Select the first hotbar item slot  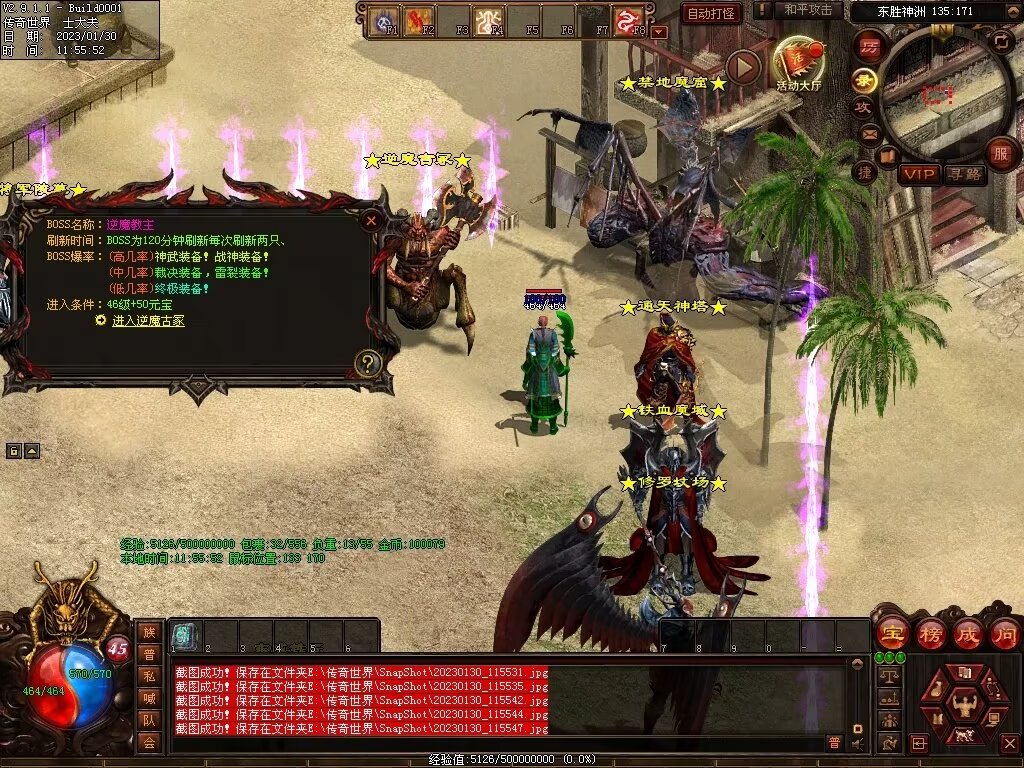tap(183, 634)
